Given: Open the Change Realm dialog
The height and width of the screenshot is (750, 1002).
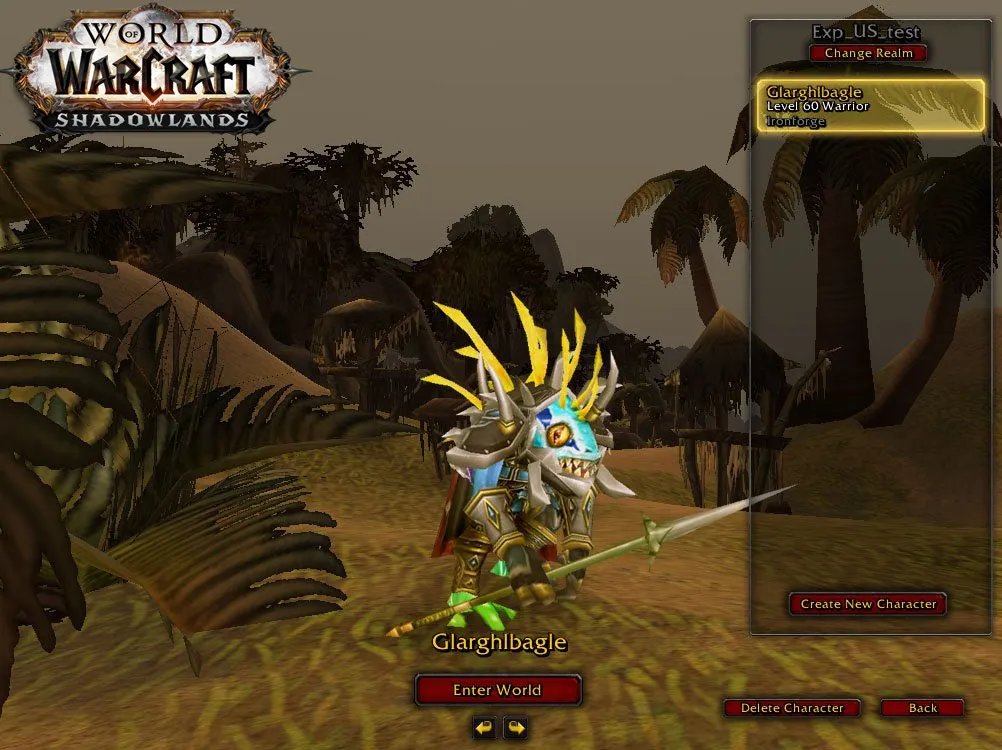Looking at the screenshot, I should coord(868,53).
